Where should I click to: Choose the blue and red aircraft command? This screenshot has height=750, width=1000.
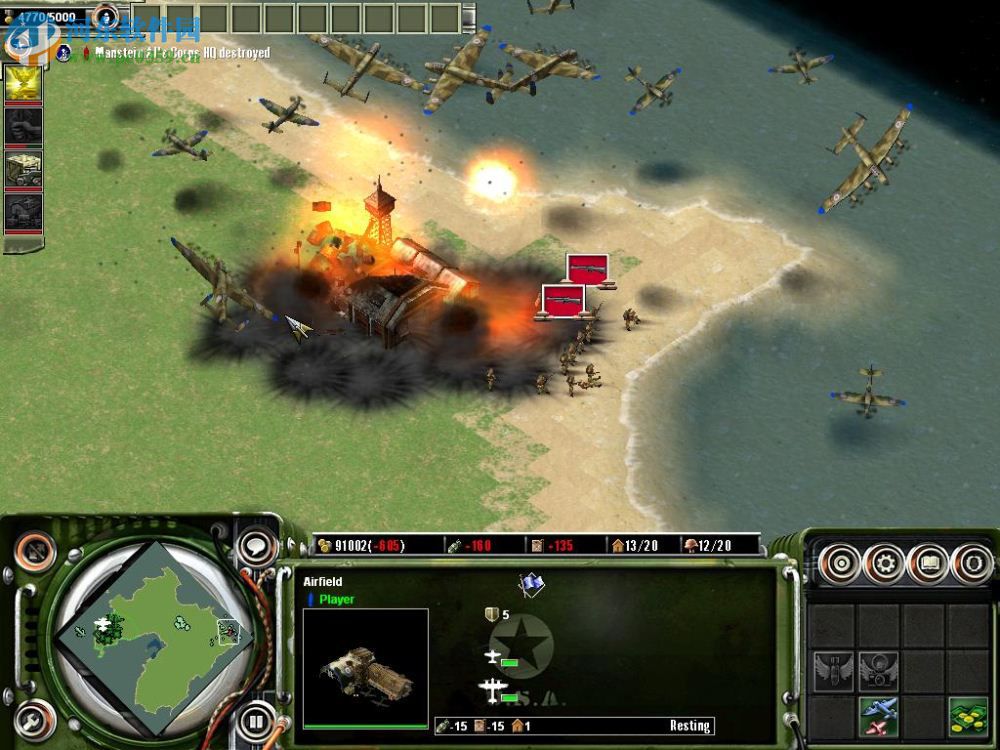tap(878, 716)
